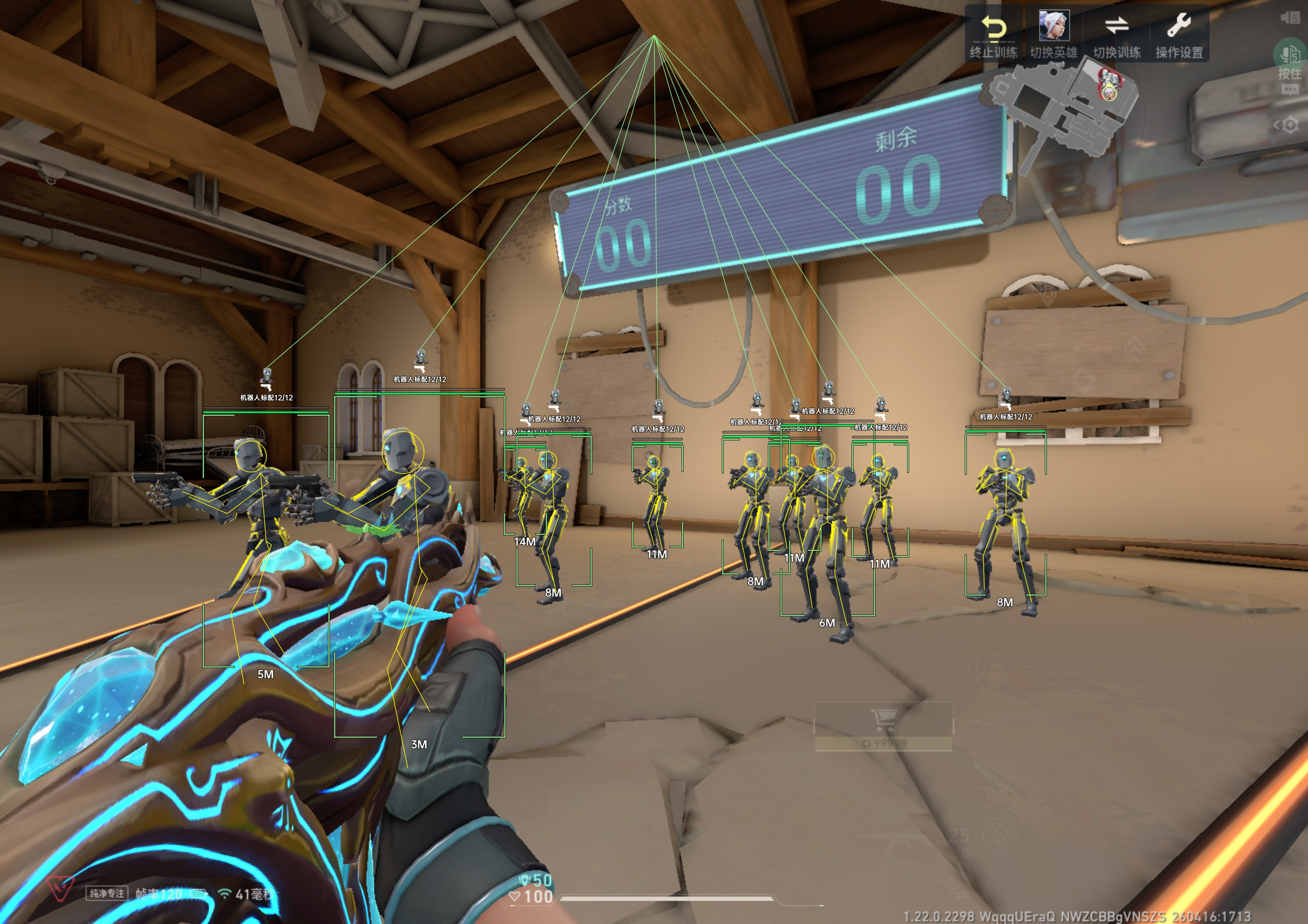This screenshot has width=1308, height=924.
Task: Tap the green microphone voice button
Action: pos(1290,54)
